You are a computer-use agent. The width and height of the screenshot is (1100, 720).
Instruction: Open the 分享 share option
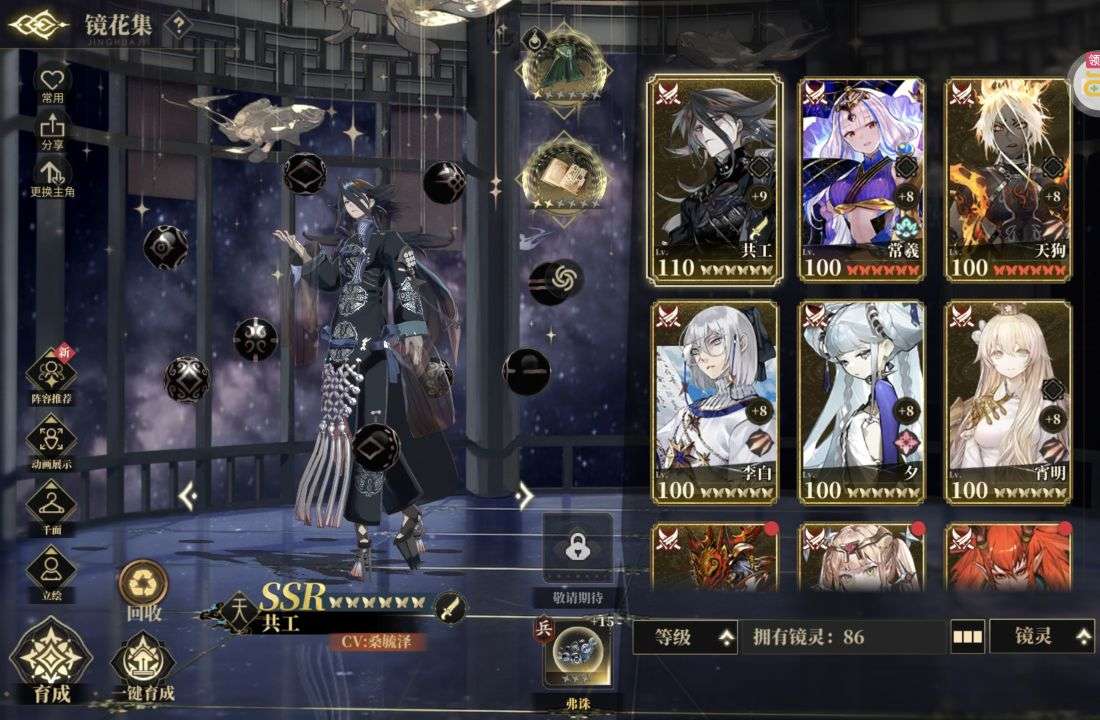point(52,129)
